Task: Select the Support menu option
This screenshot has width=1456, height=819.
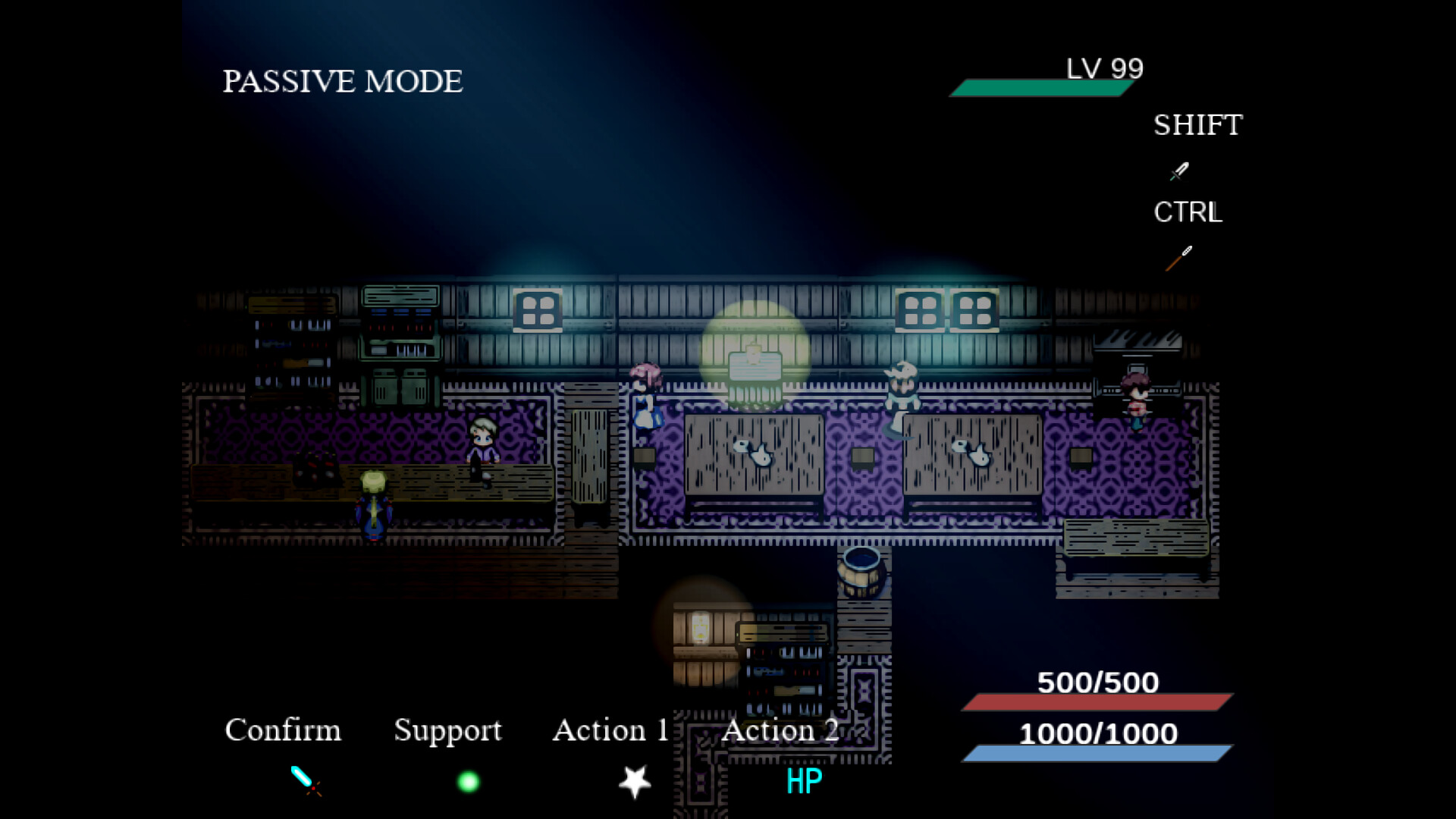Action: coord(447,730)
